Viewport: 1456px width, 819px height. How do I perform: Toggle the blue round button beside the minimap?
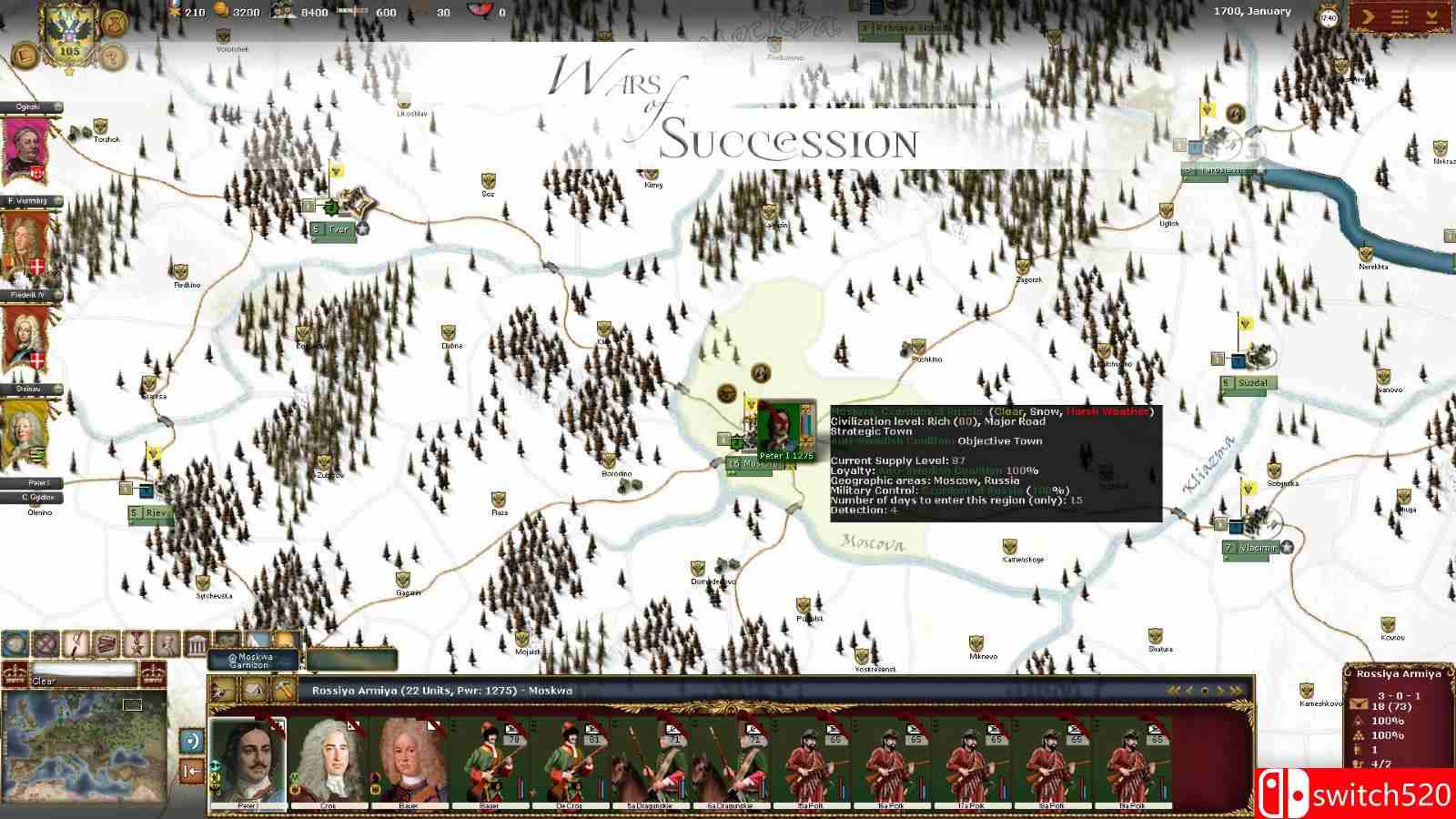point(192,742)
